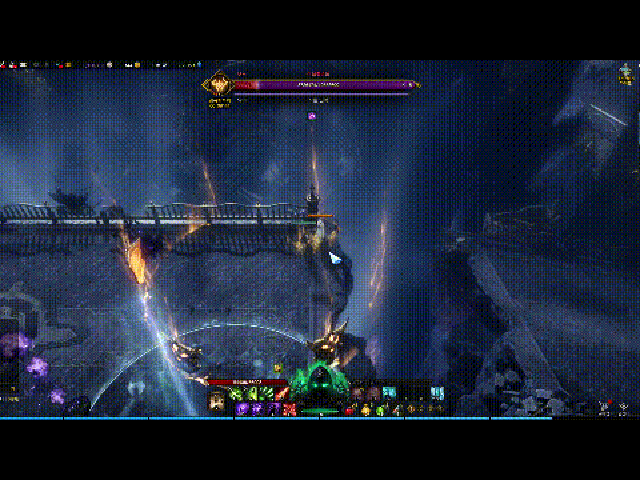
Task: Use the red crossed-blades skill on the hotbar
Action: pos(290,409)
